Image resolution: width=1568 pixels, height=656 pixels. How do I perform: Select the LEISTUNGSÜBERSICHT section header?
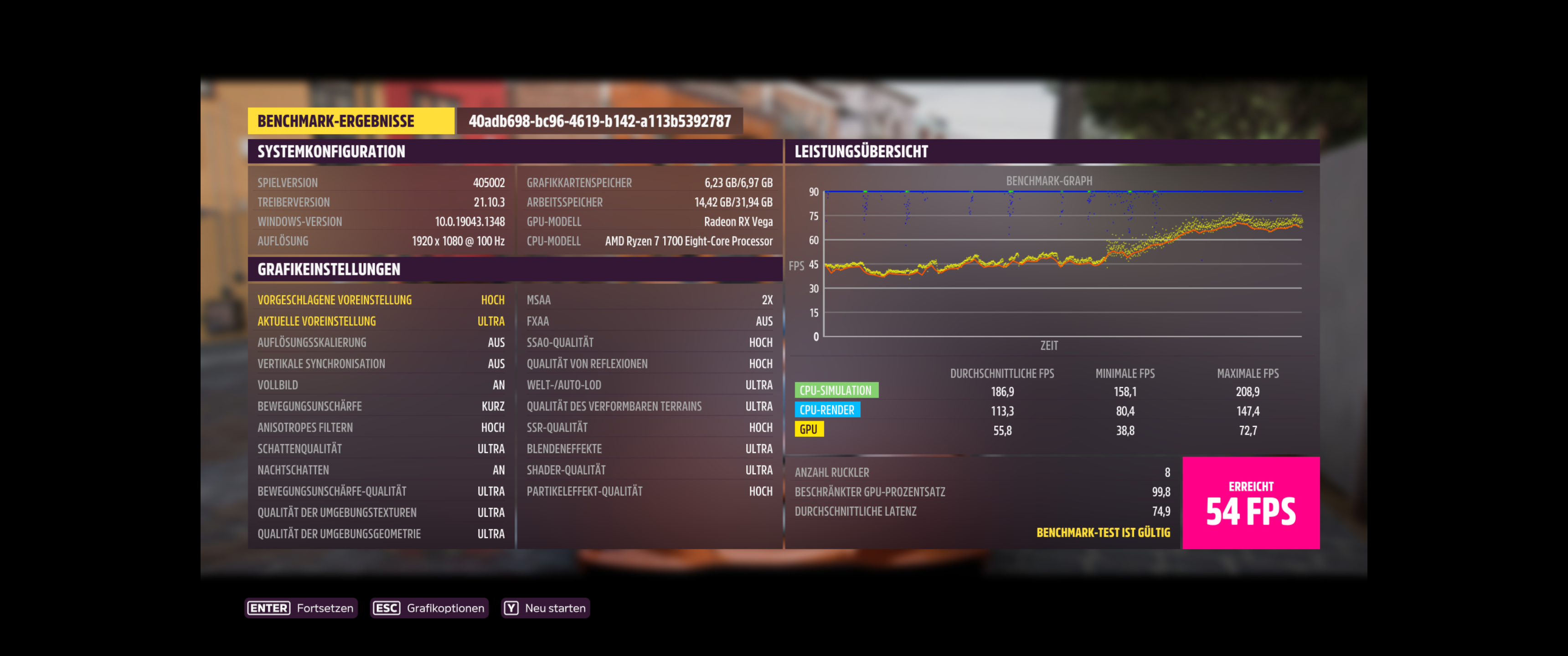[x=861, y=152]
